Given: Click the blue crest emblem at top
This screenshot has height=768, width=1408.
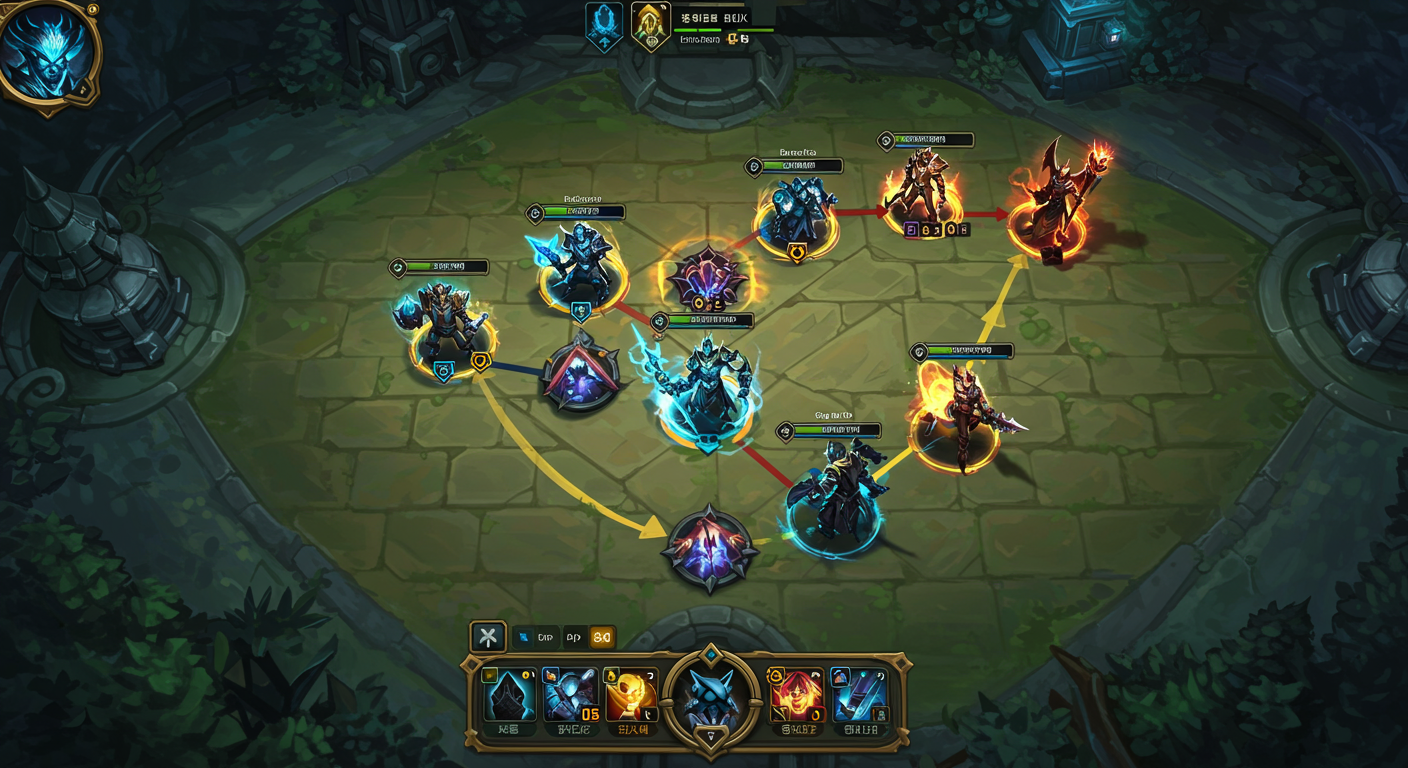Looking at the screenshot, I should [x=604, y=24].
